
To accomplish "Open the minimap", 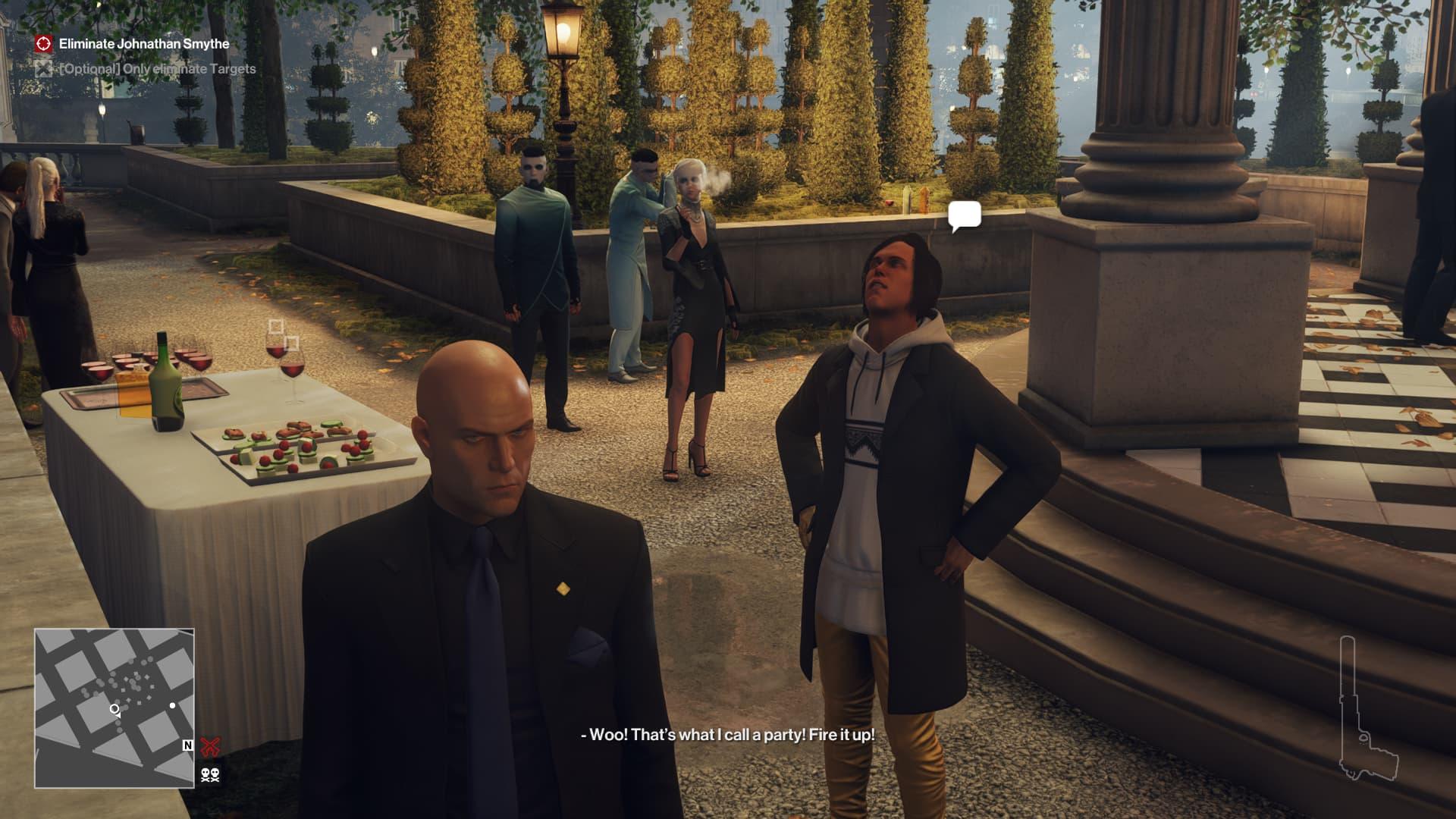I will pos(115,708).
